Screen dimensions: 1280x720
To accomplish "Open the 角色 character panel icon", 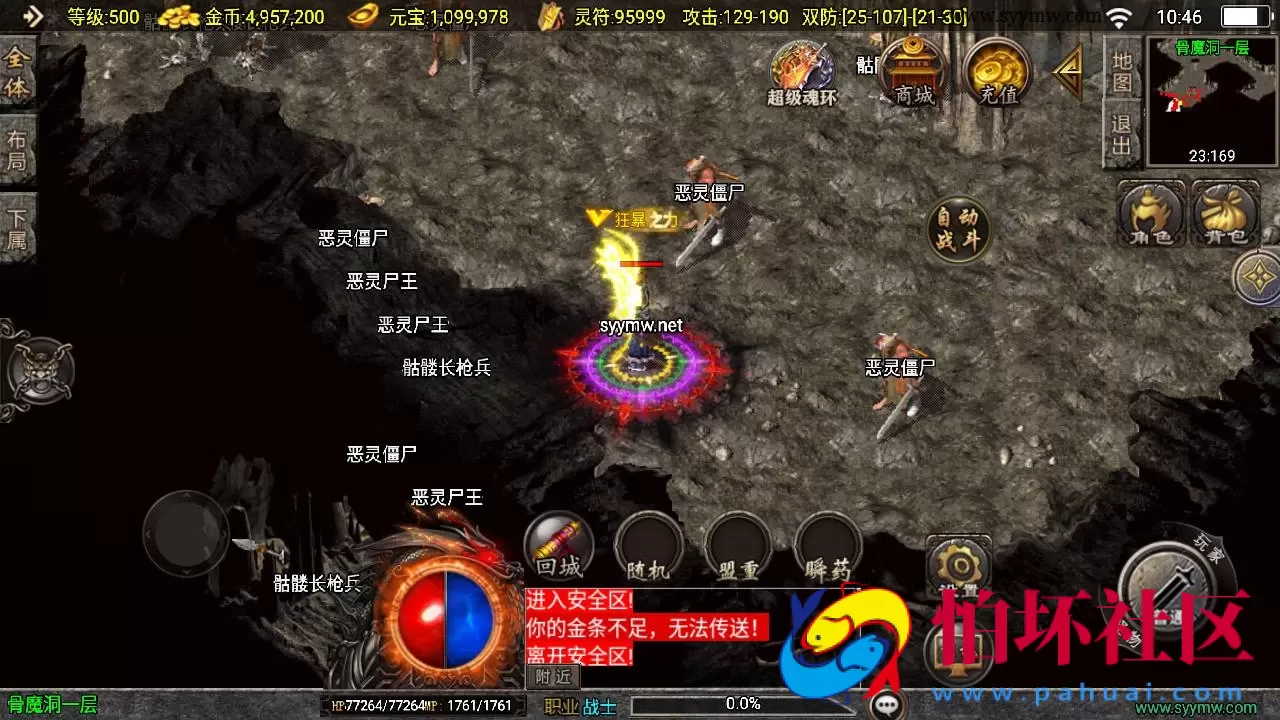I will click(x=1150, y=215).
